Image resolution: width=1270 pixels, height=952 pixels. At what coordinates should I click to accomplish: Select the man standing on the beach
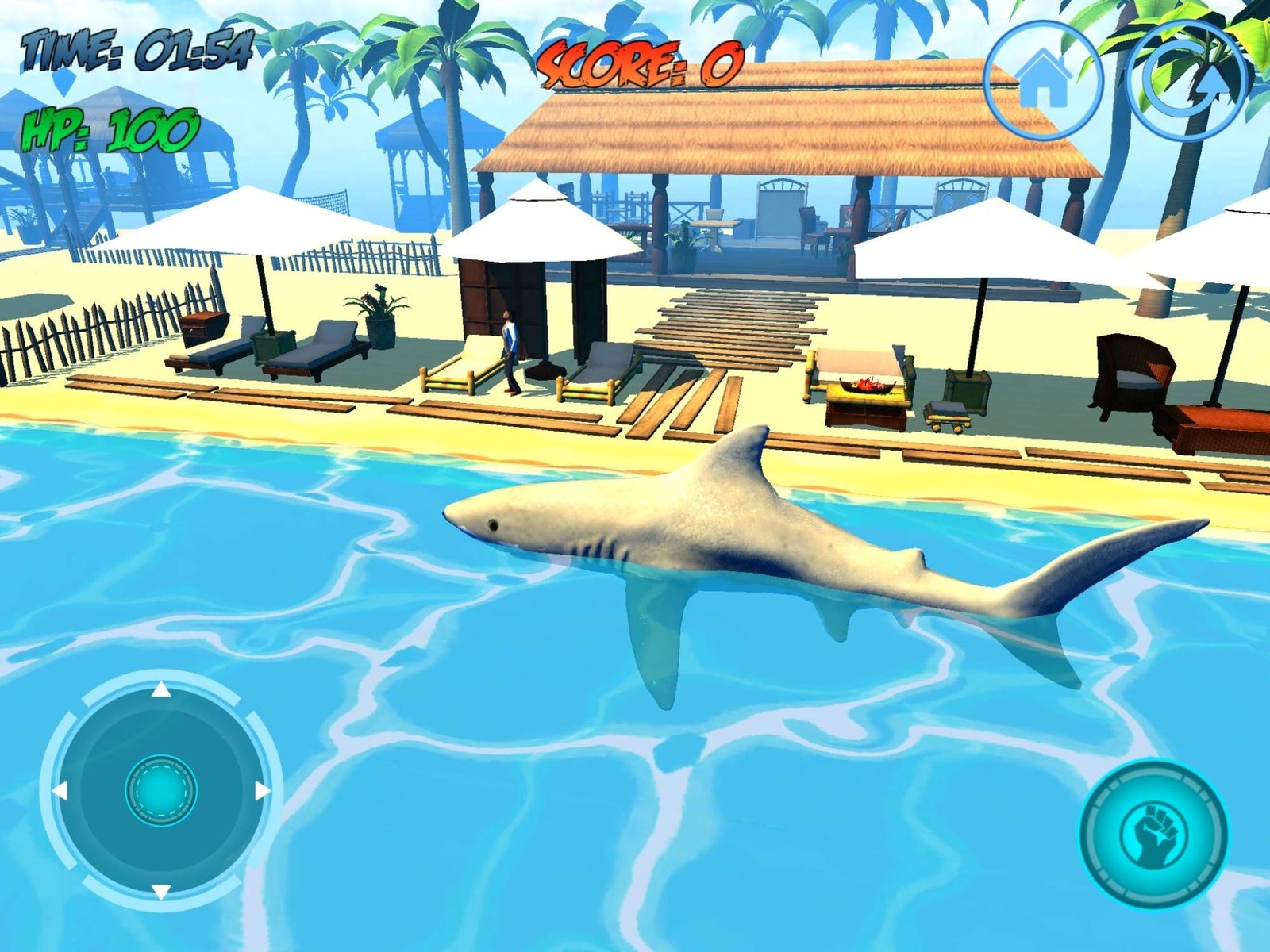point(509,349)
